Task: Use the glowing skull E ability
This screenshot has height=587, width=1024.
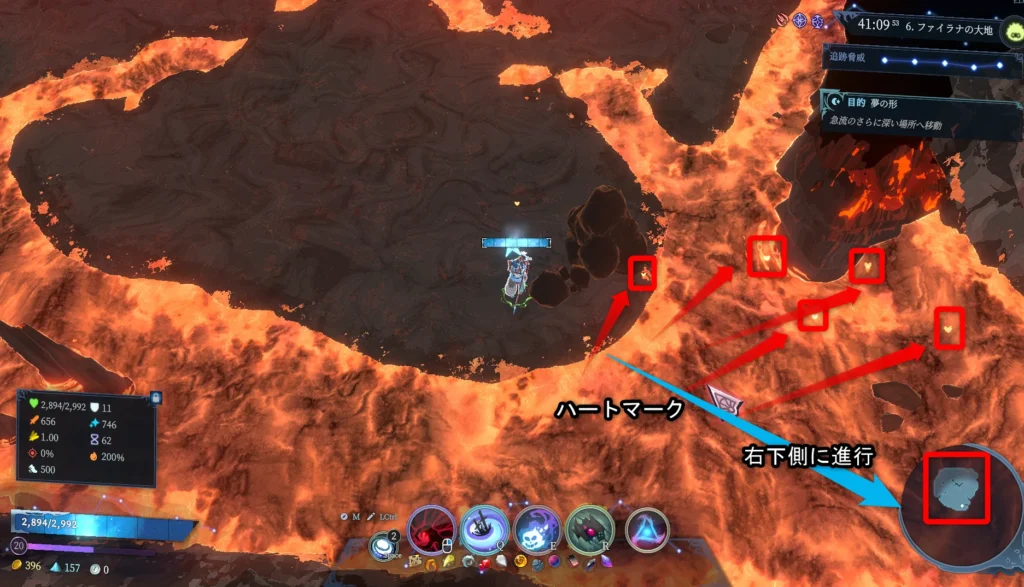Action: point(537,530)
